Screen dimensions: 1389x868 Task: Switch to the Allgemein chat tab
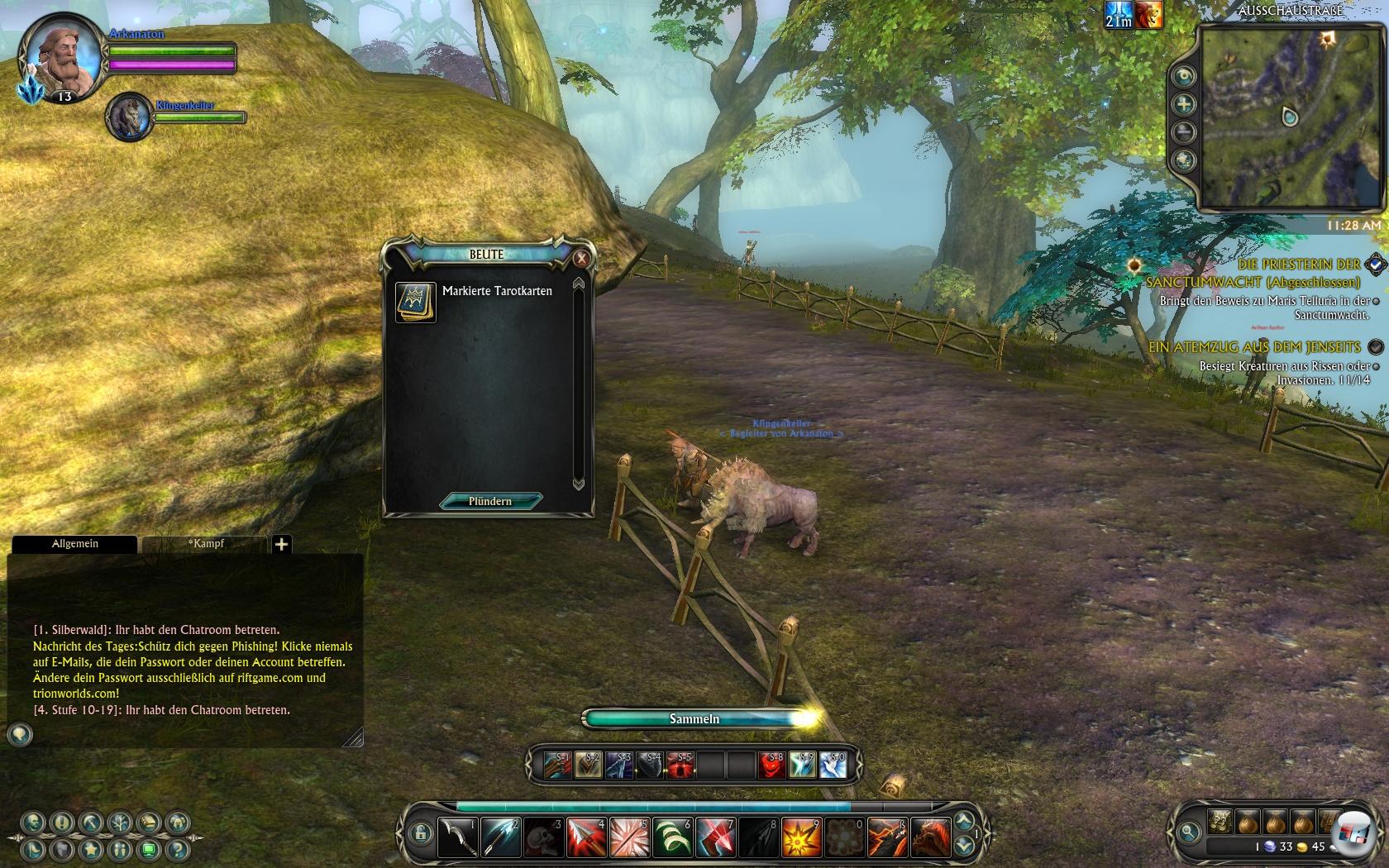pyautogui.click(x=74, y=543)
